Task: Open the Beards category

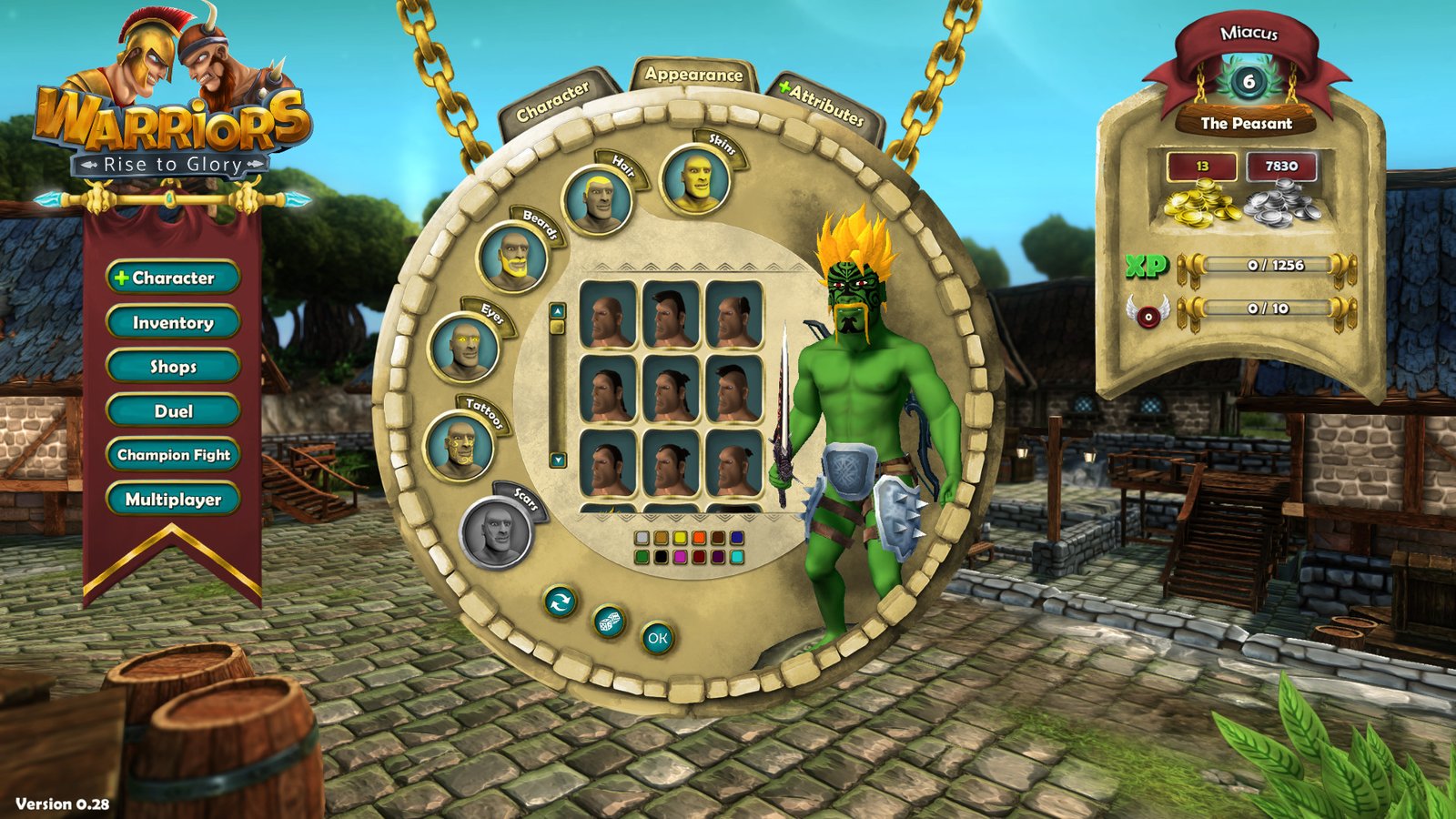Action: tap(512, 257)
